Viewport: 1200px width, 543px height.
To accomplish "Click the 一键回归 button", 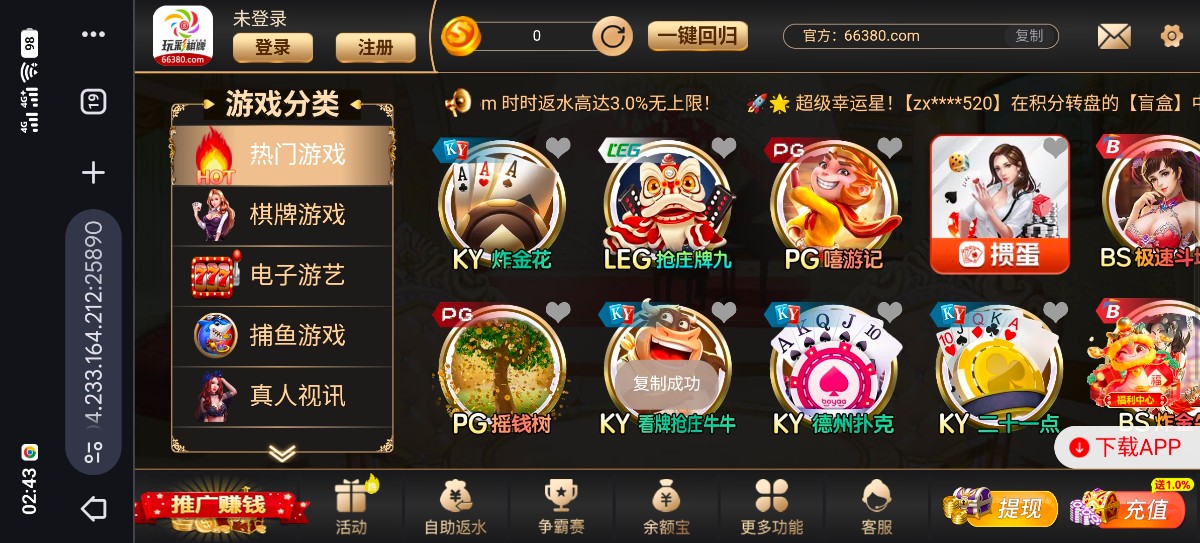I will tap(697, 37).
